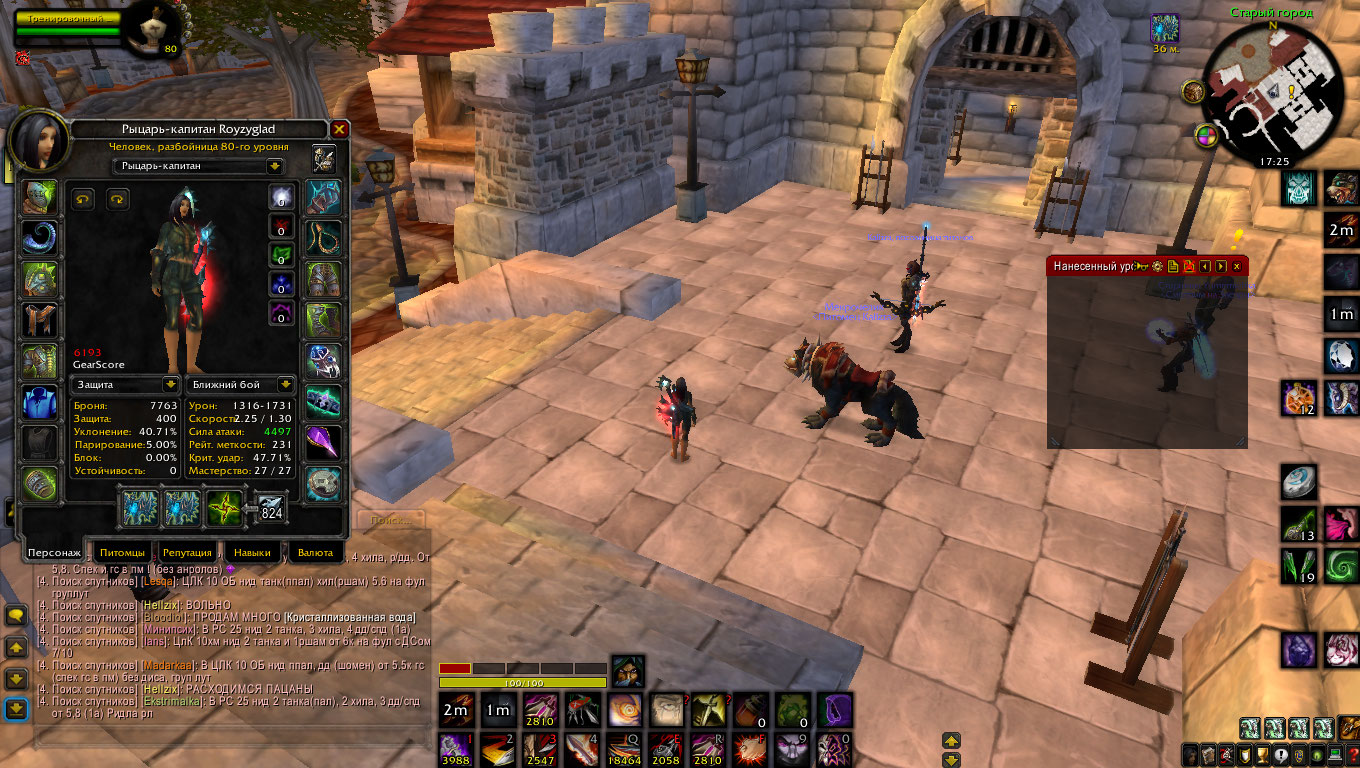Activate the fist ability bound to F
Screen dimensions: 1360x768
[x=750, y=748]
